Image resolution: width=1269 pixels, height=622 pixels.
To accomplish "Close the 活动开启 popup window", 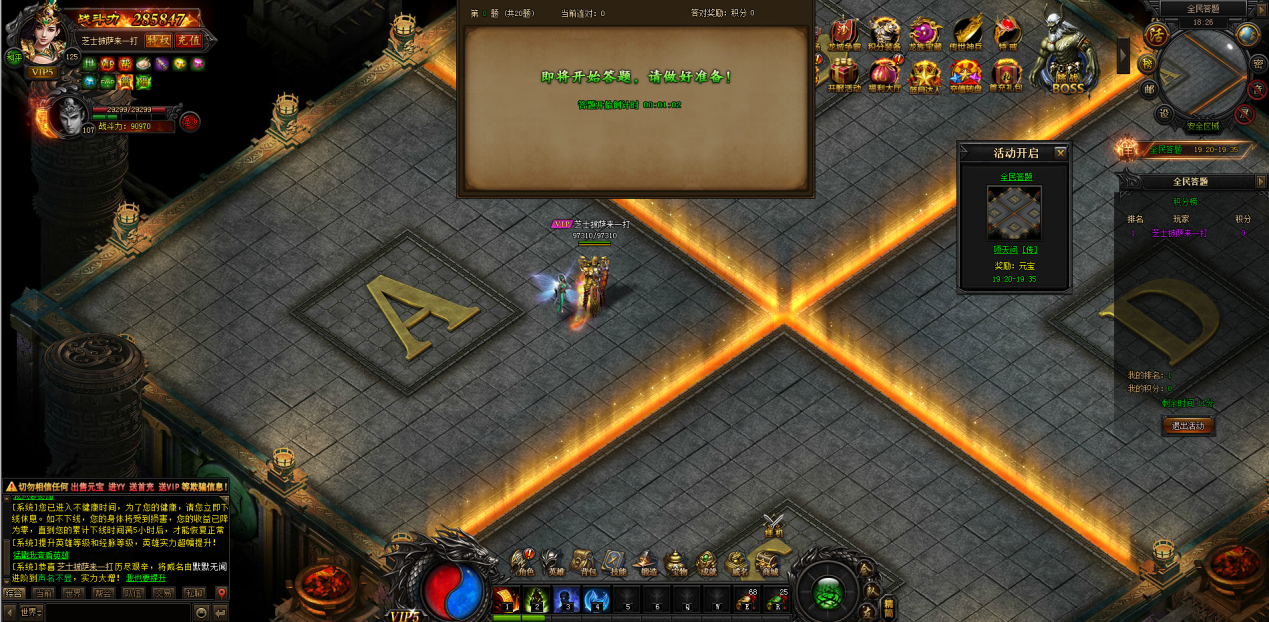I will [1061, 153].
